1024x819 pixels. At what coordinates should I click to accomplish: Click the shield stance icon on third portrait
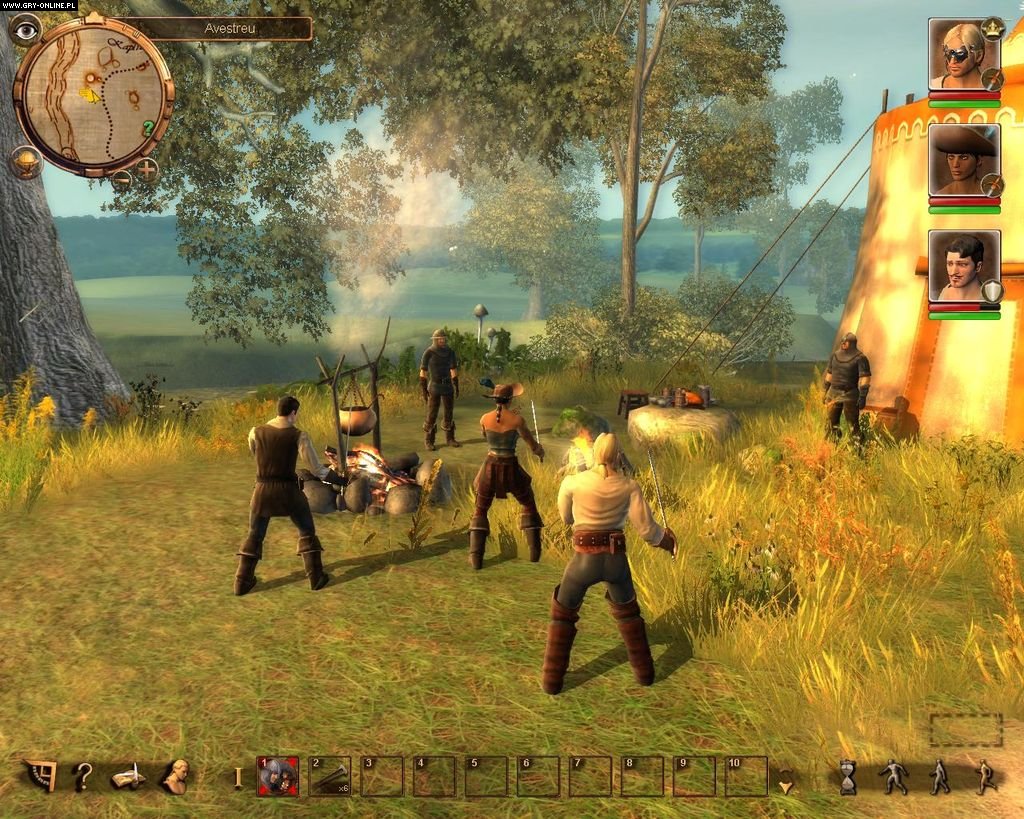point(992,291)
